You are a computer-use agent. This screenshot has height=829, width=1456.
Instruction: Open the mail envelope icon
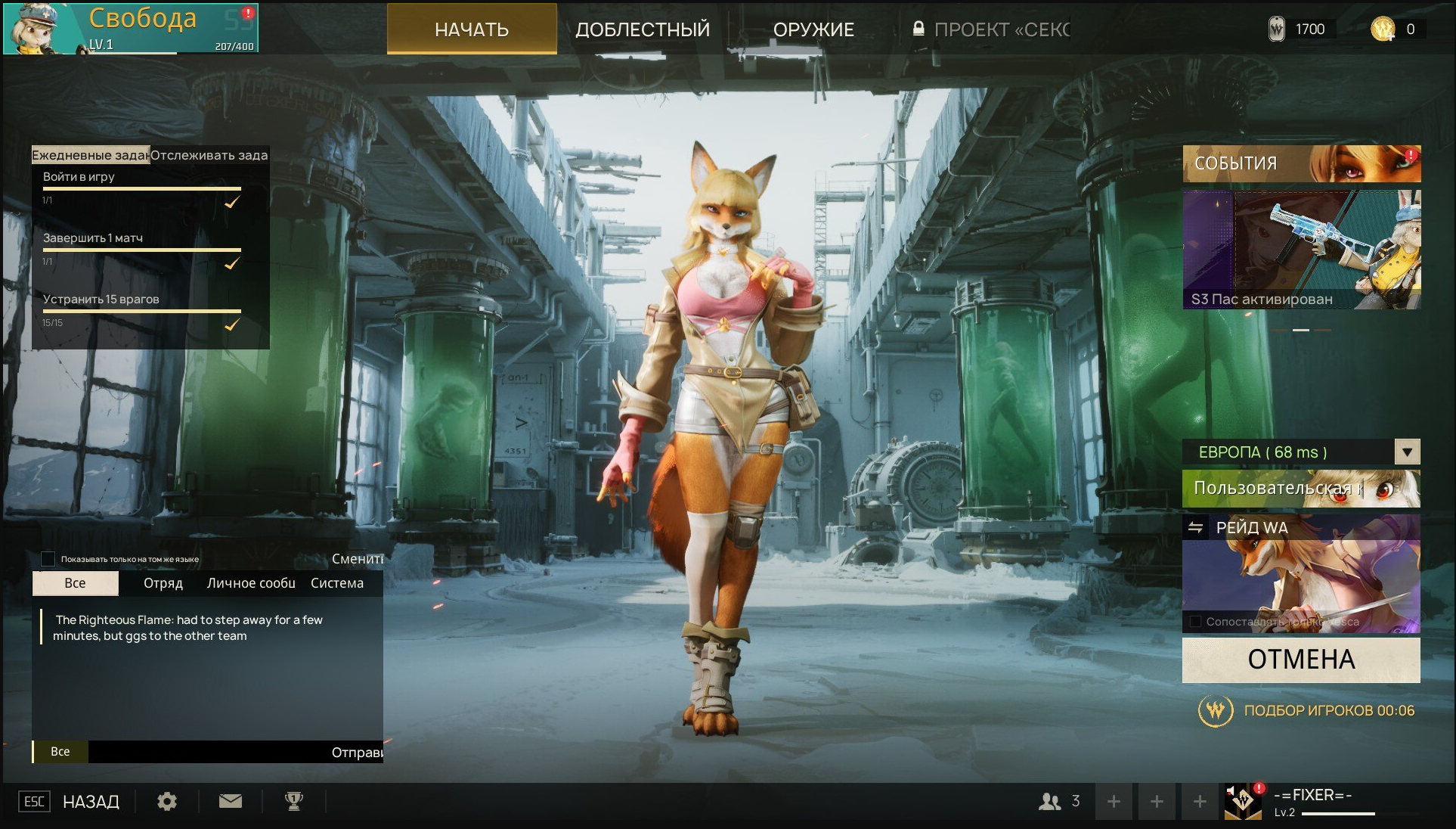click(x=231, y=801)
